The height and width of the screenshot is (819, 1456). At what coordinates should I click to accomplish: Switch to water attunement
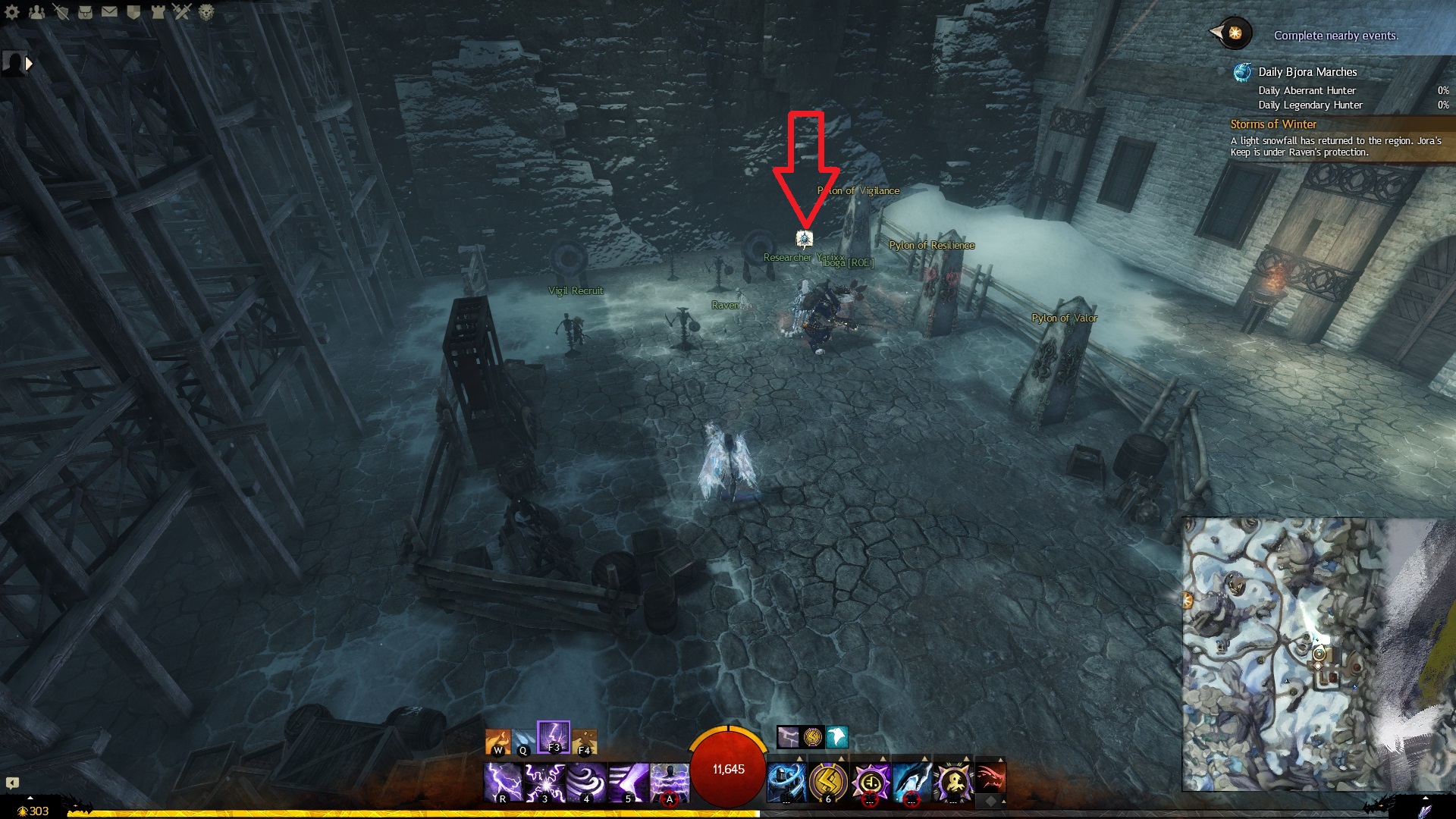click(523, 742)
